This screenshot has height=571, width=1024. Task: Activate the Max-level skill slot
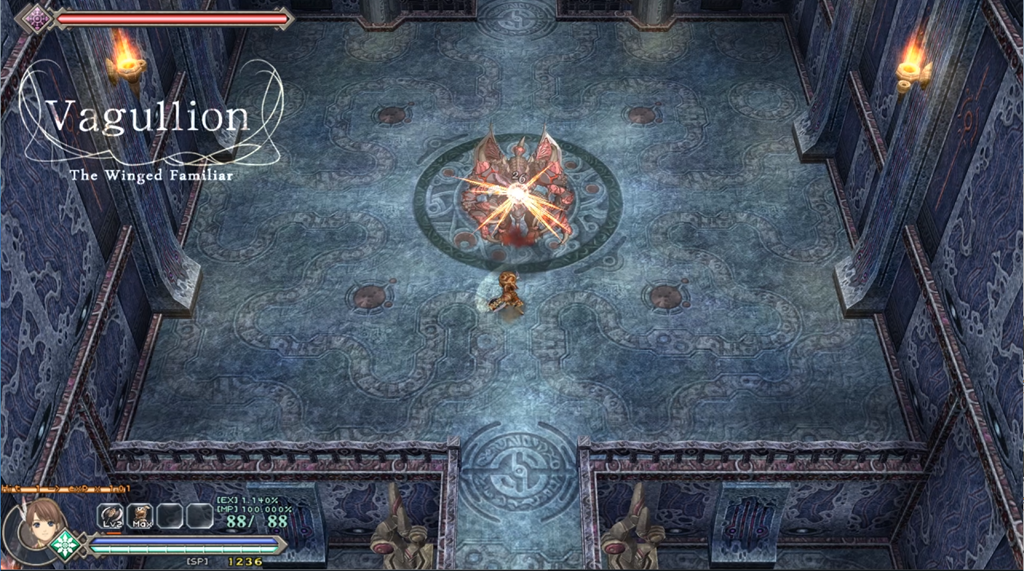click(x=140, y=515)
